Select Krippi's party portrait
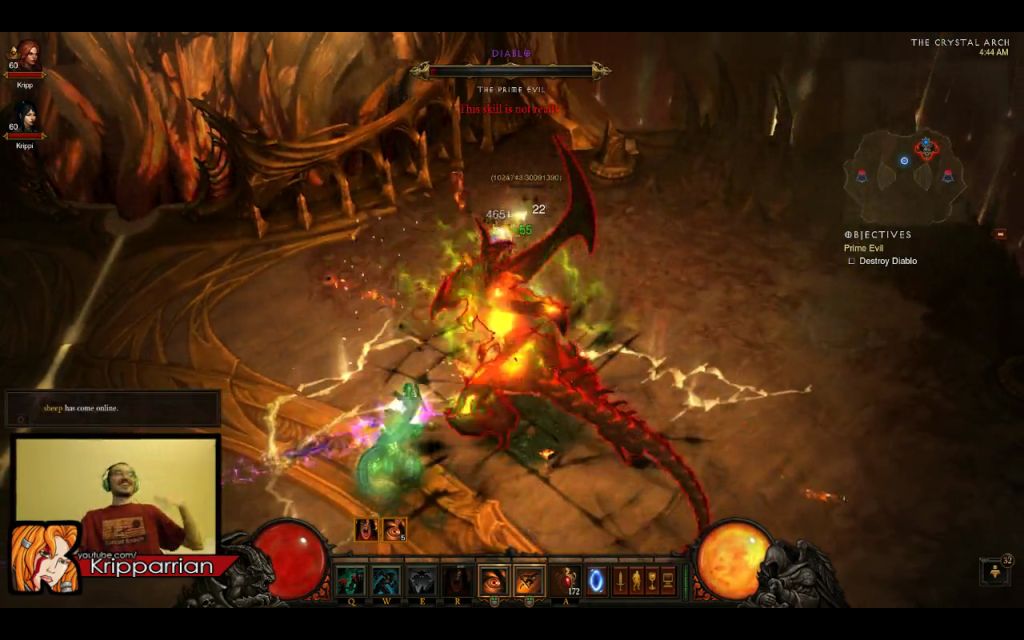The width and height of the screenshot is (1024, 640). tap(25, 118)
